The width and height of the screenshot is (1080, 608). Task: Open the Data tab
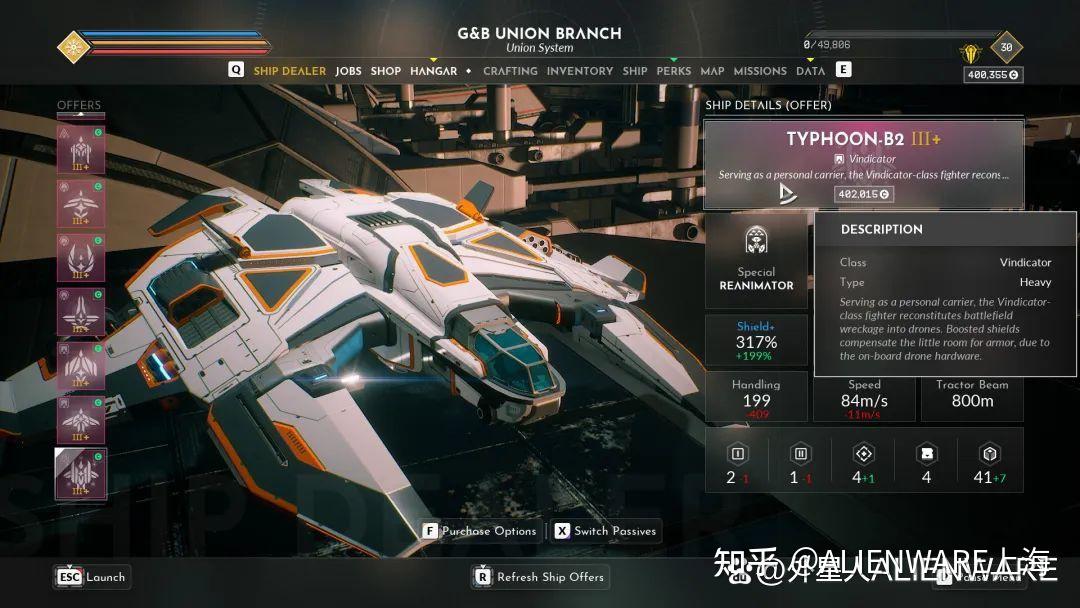810,71
